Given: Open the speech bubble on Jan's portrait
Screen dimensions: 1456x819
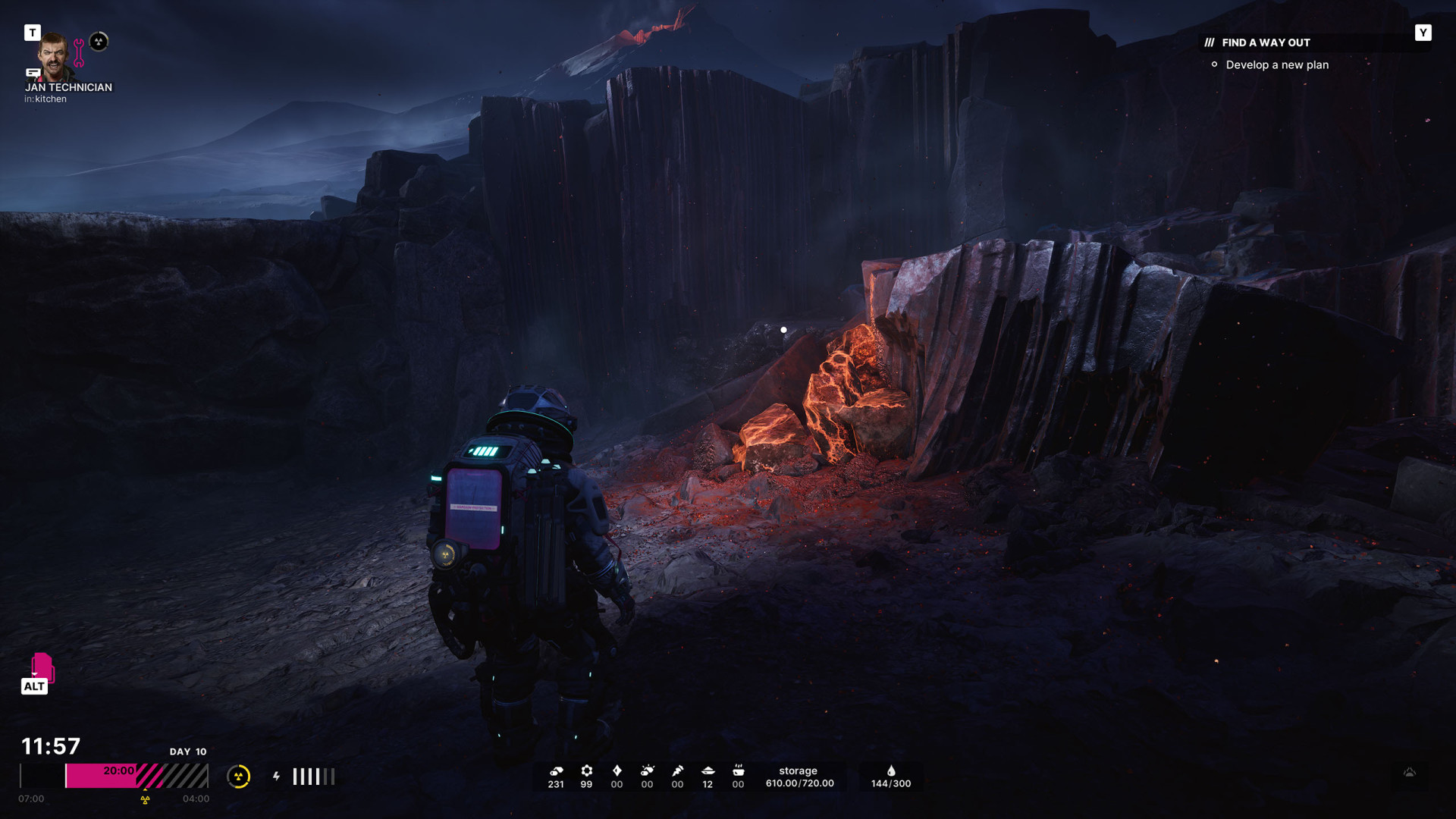Looking at the screenshot, I should pos(33,73).
